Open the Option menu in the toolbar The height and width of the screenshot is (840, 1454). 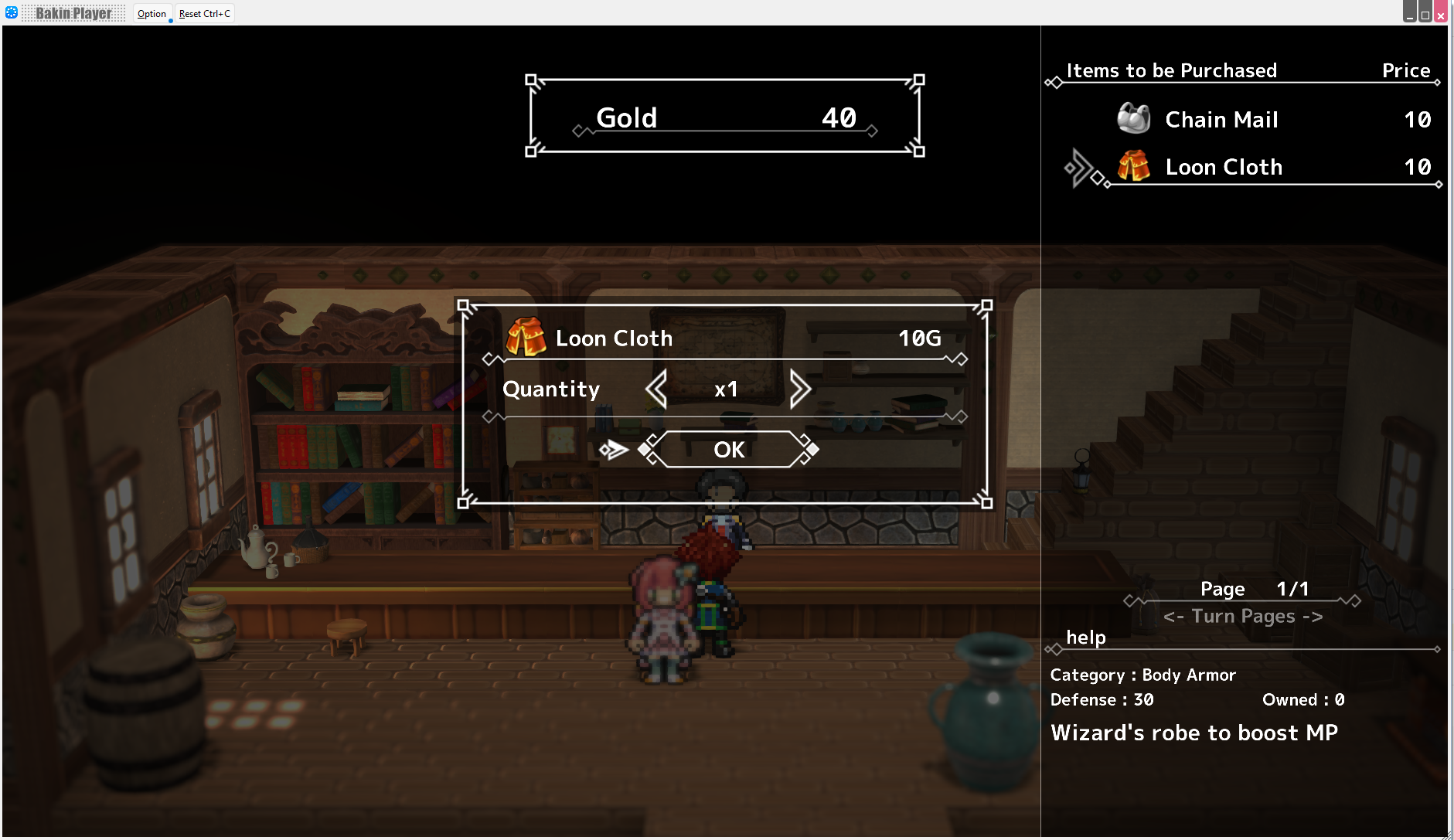tap(152, 14)
